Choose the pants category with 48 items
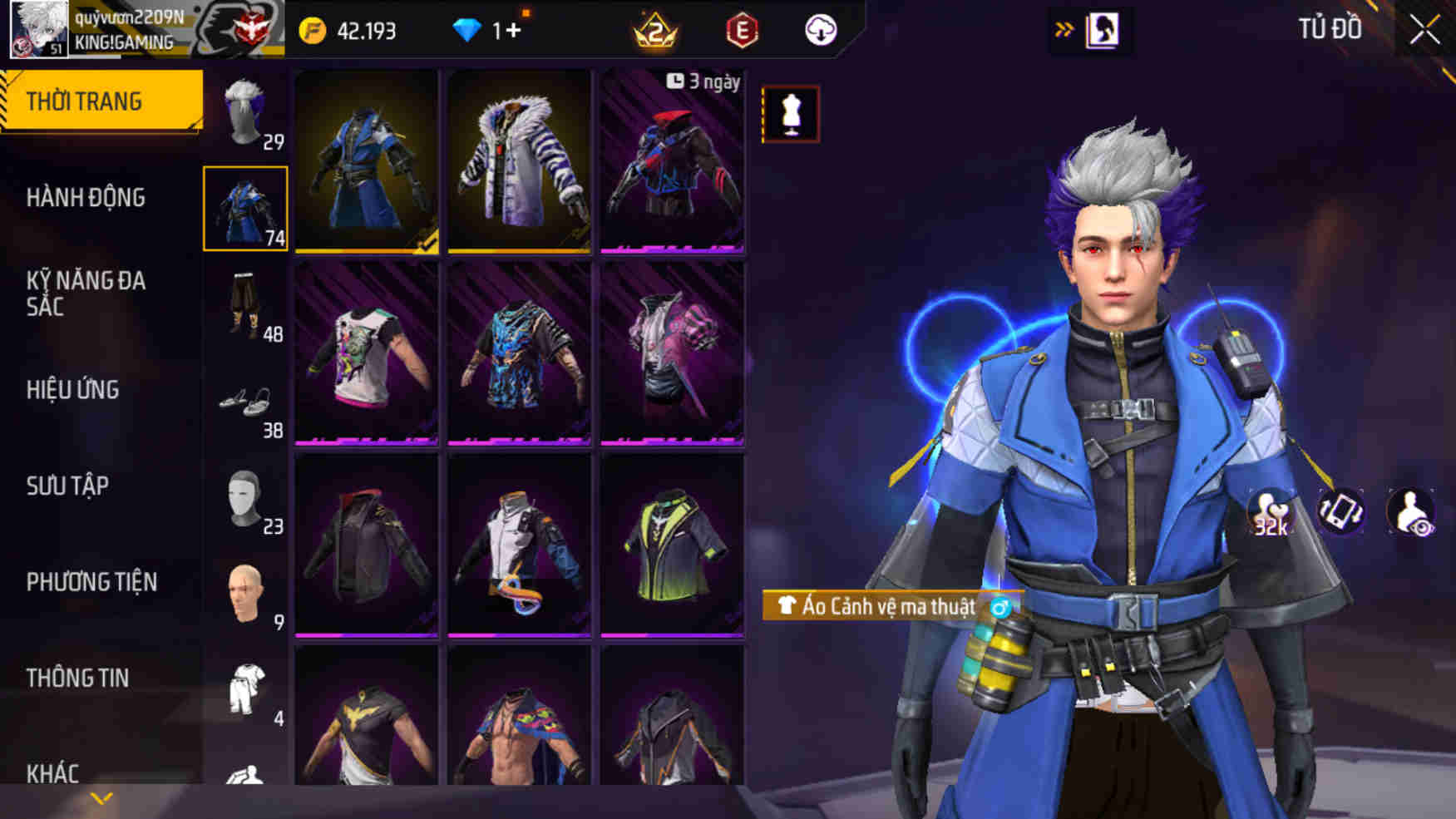Image resolution: width=1456 pixels, height=819 pixels. point(246,306)
